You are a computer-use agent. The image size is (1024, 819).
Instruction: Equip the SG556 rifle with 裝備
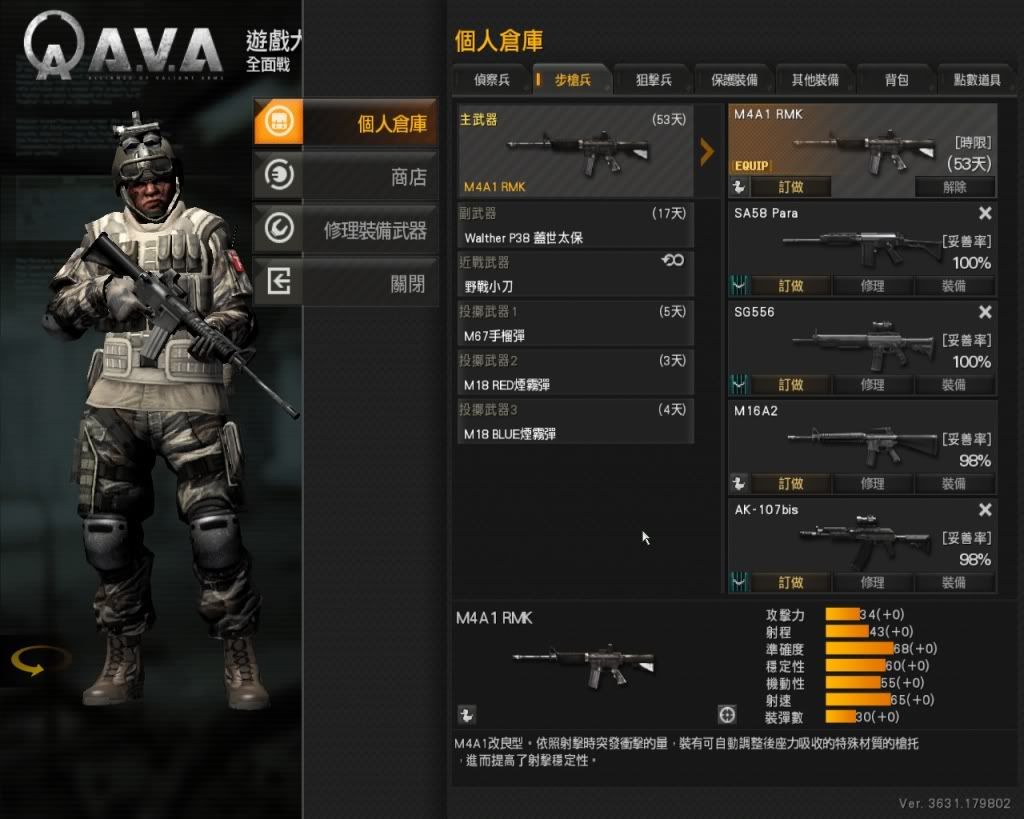[954, 385]
